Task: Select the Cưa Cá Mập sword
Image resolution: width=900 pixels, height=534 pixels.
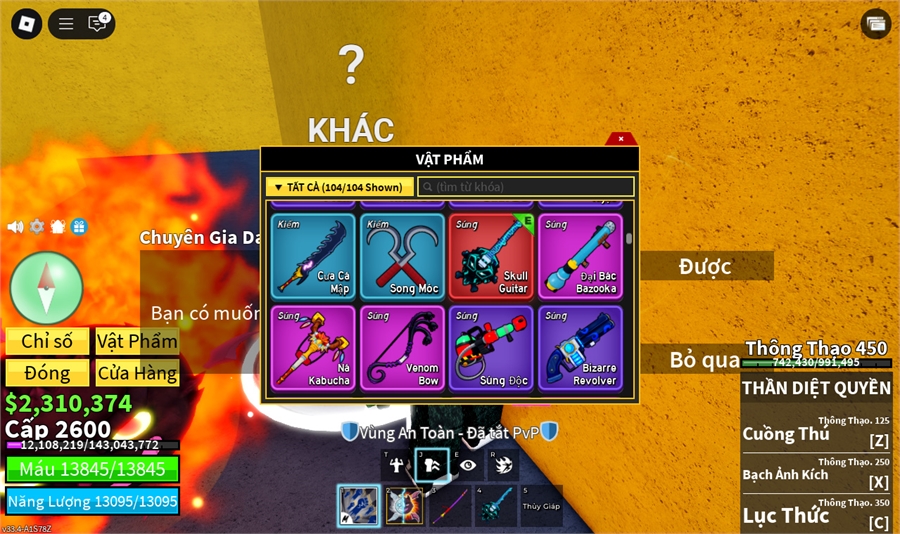Action: [x=314, y=257]
